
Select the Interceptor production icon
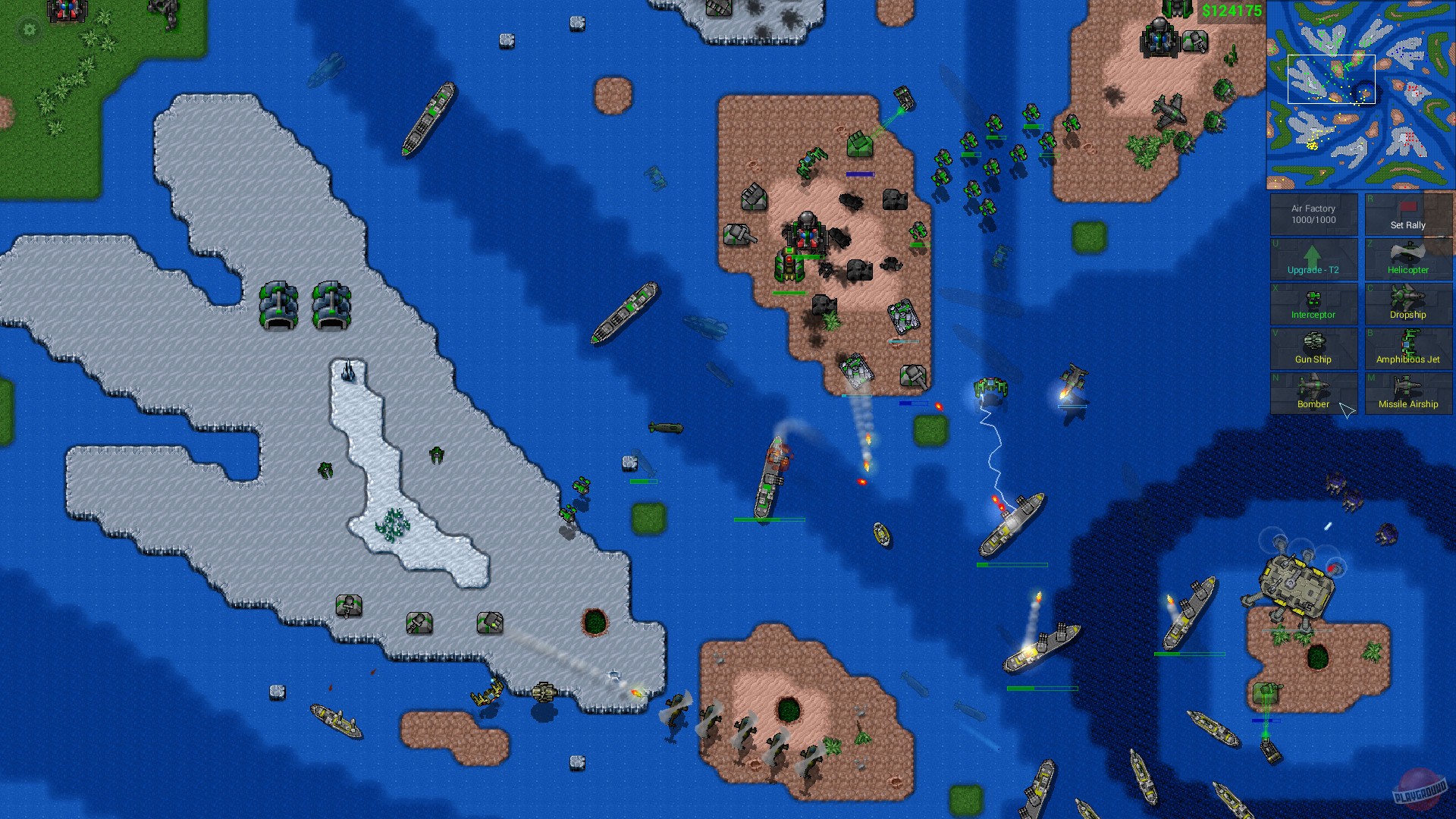(1314, 305)
